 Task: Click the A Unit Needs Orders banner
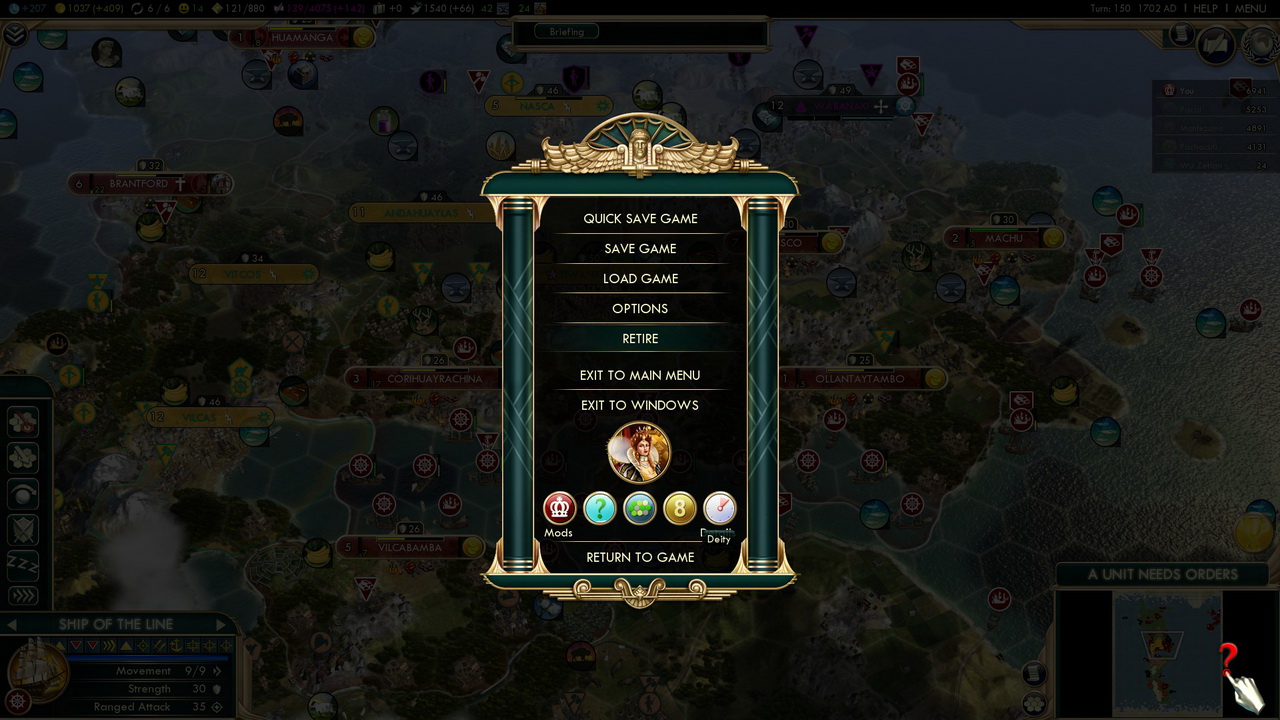tap(1162, 574)
